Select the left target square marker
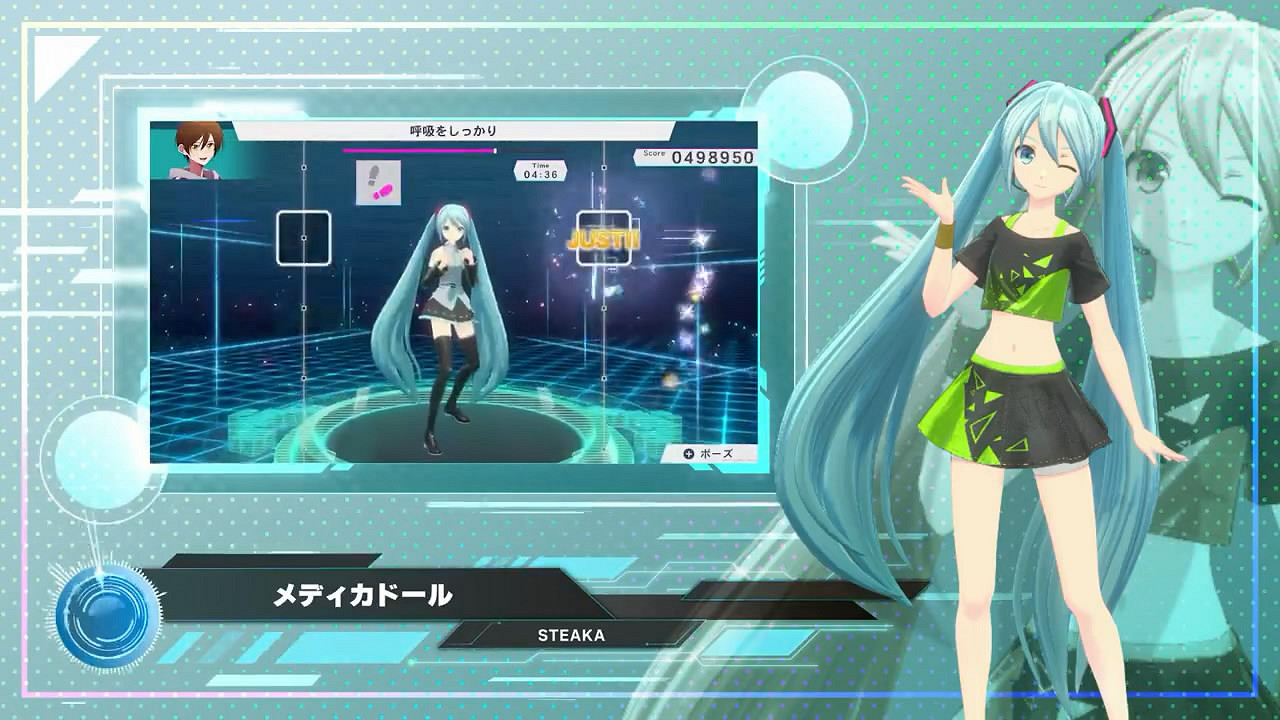This screenshot has height=720, width=1280. click(304, 236)
